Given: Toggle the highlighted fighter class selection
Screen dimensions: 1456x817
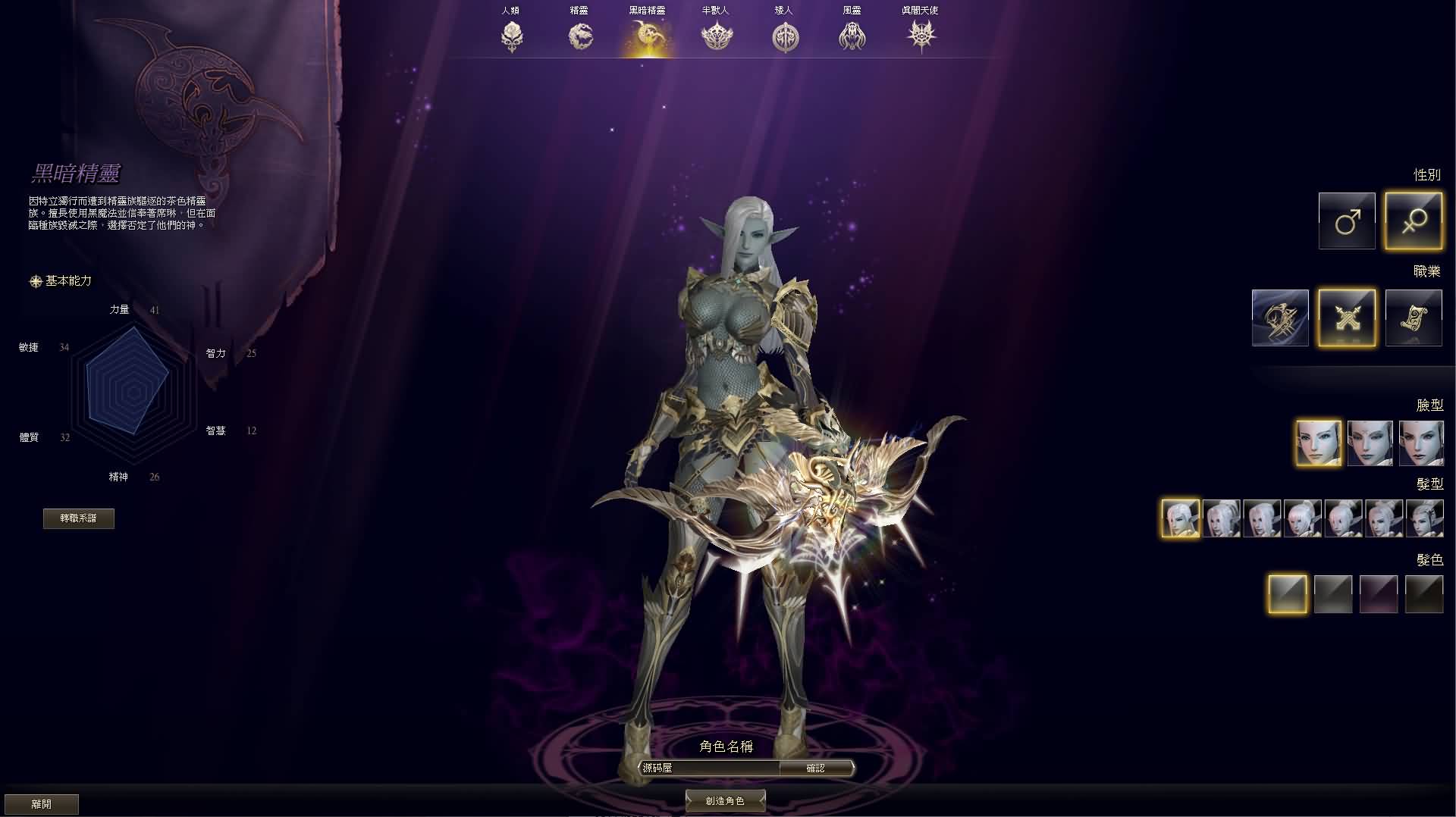Looking at the screenshot, I should 1347,318.
